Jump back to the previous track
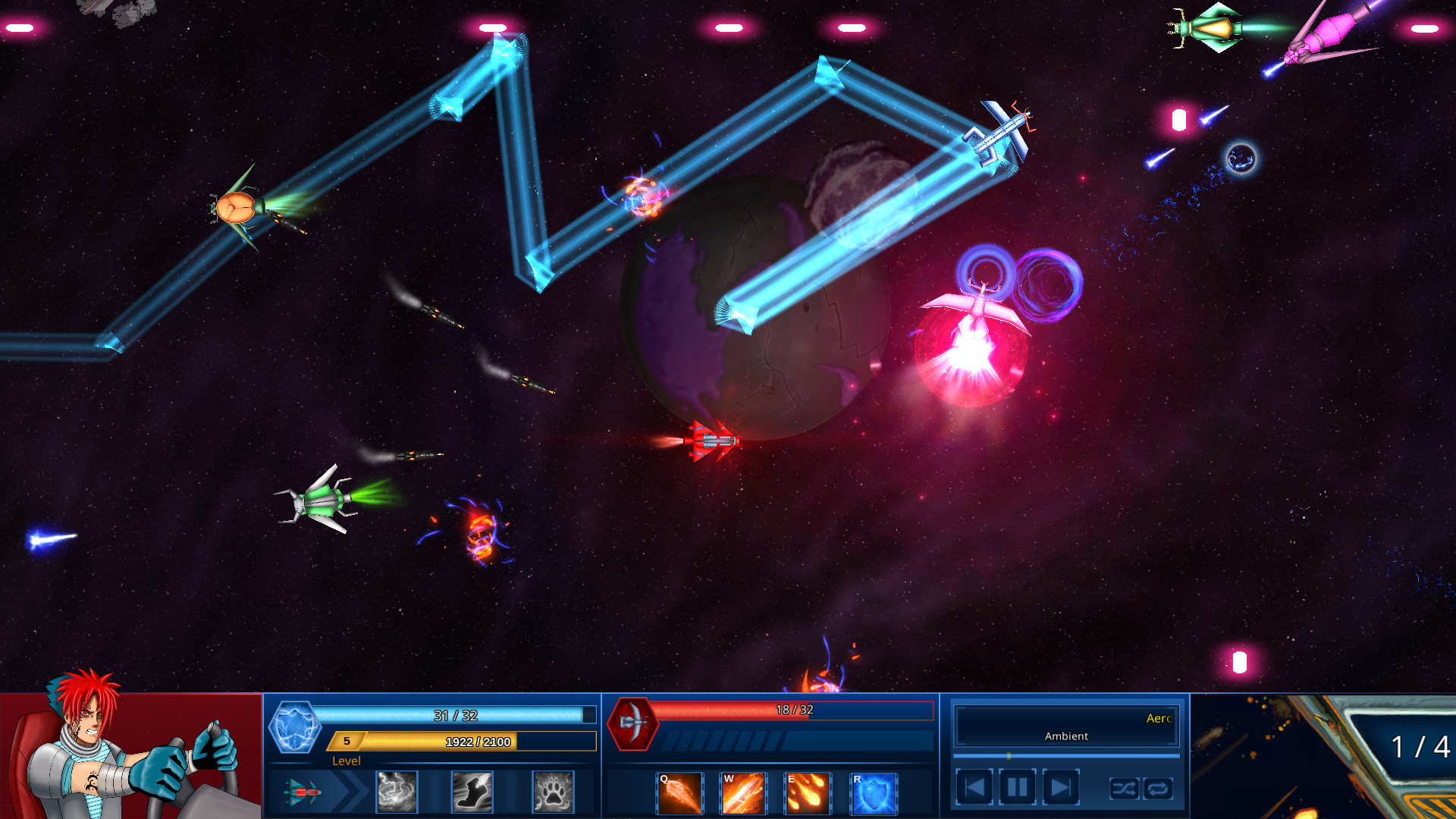This screenshot has width=1456, height=819. [975, 786]
